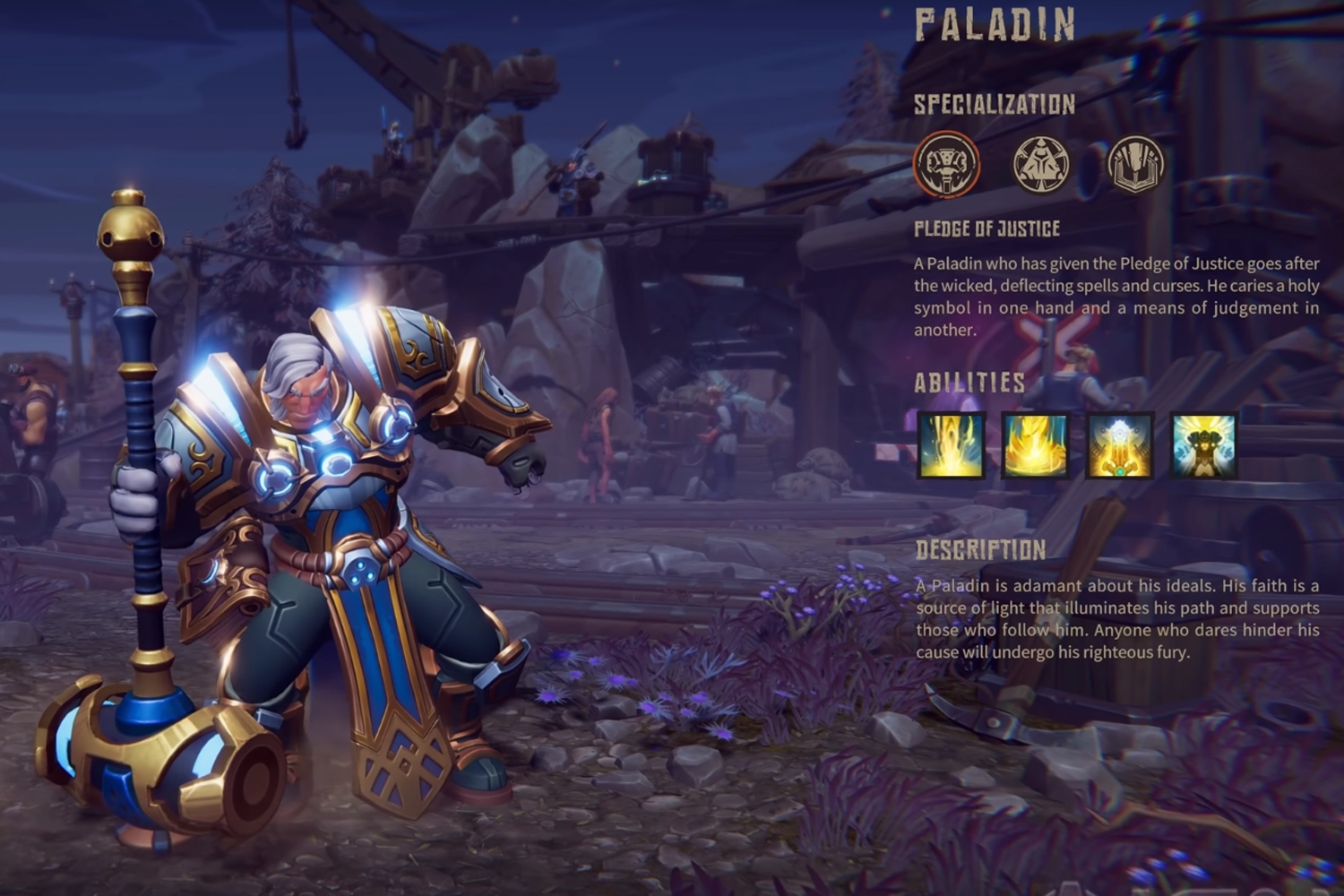Choose the hooded figure specialization emblem
The height and width of the screenshot is (896, 1344).
[x=1040, y=165]
